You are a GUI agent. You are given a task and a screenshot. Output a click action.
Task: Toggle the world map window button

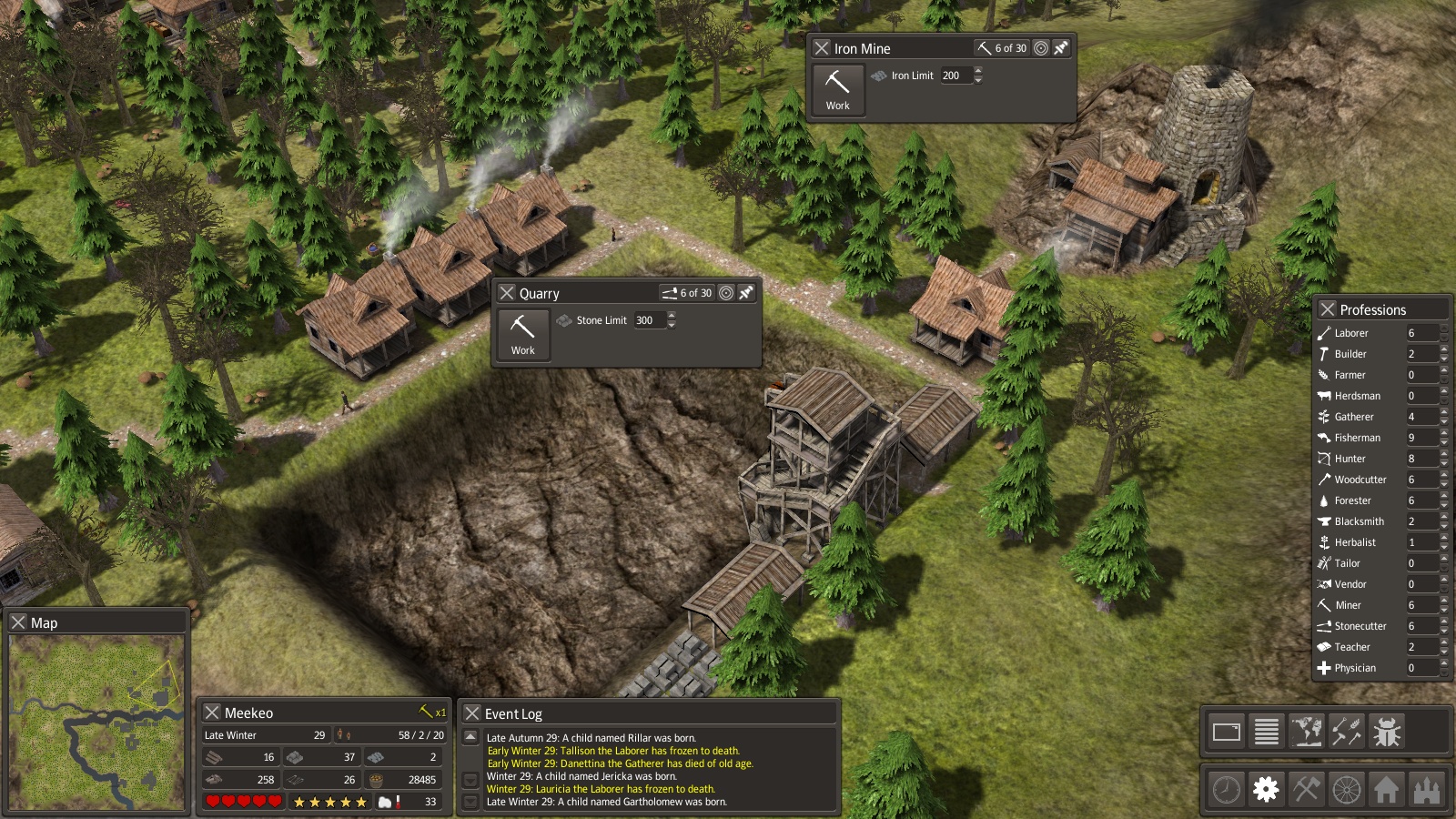(1307, 731)
